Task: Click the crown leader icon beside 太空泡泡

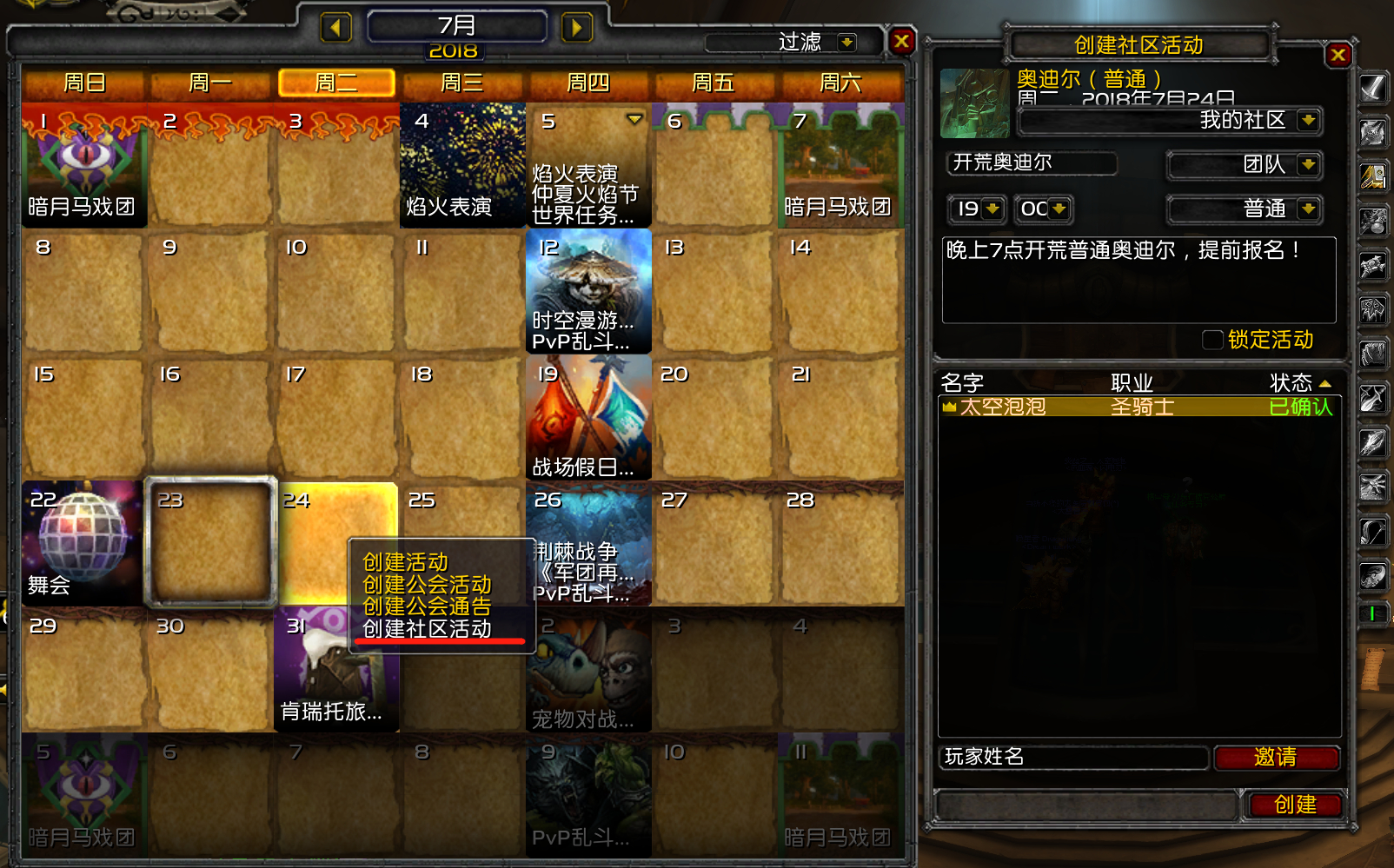Action: [x=949, y=407]
